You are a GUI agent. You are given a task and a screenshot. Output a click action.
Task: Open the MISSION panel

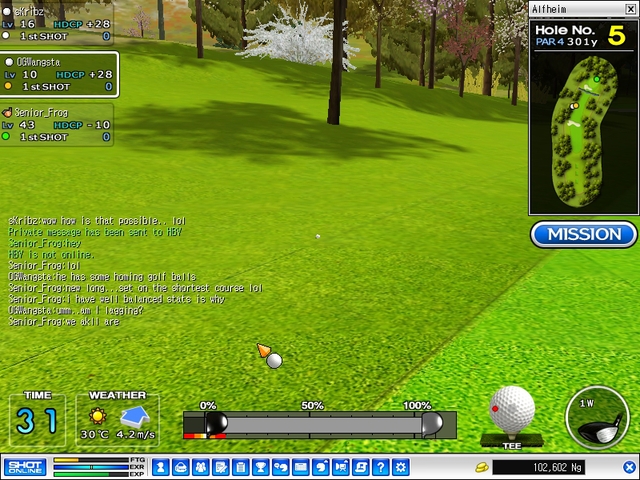pos(585,234)
